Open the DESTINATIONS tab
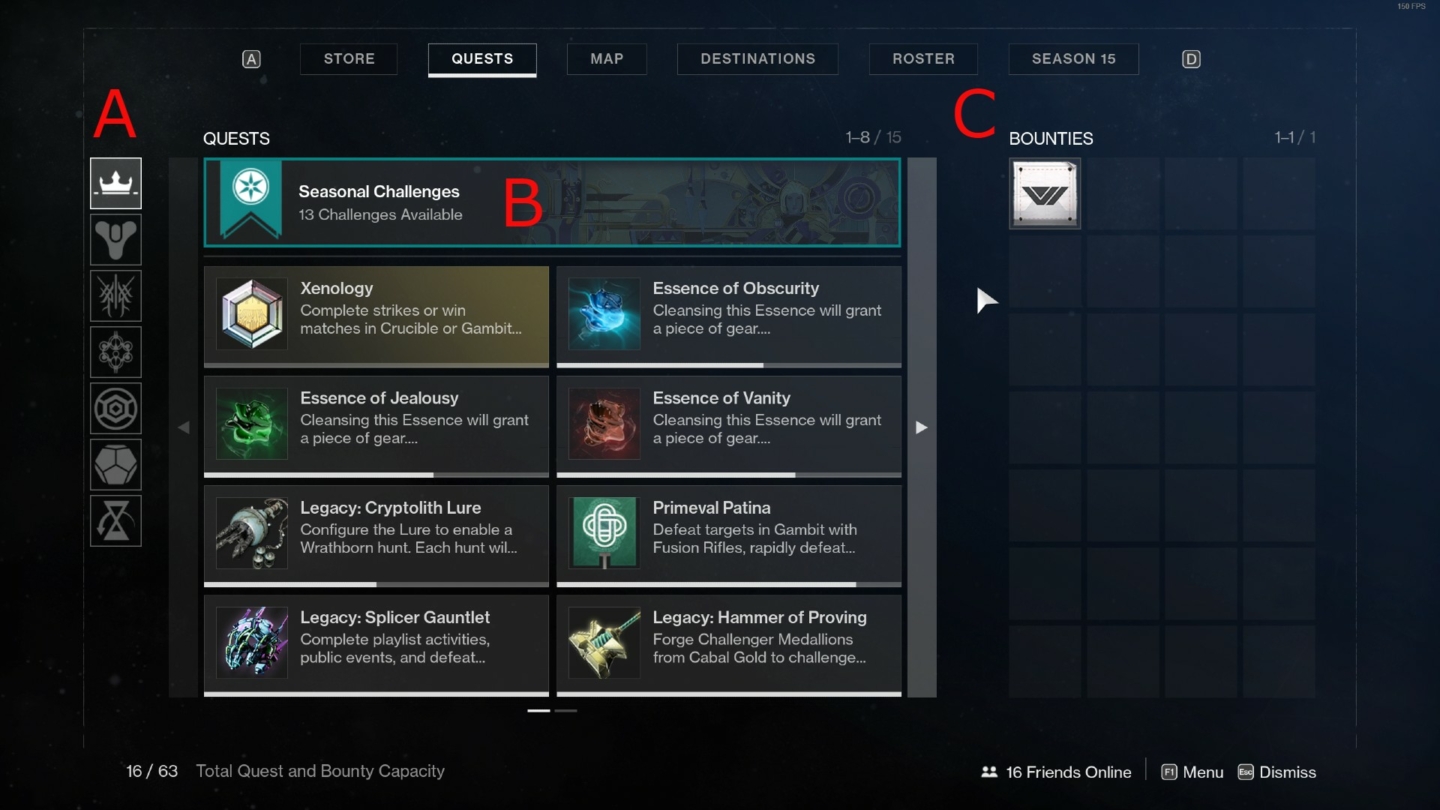The image size is (1440, 810). [x=757, y=58]
